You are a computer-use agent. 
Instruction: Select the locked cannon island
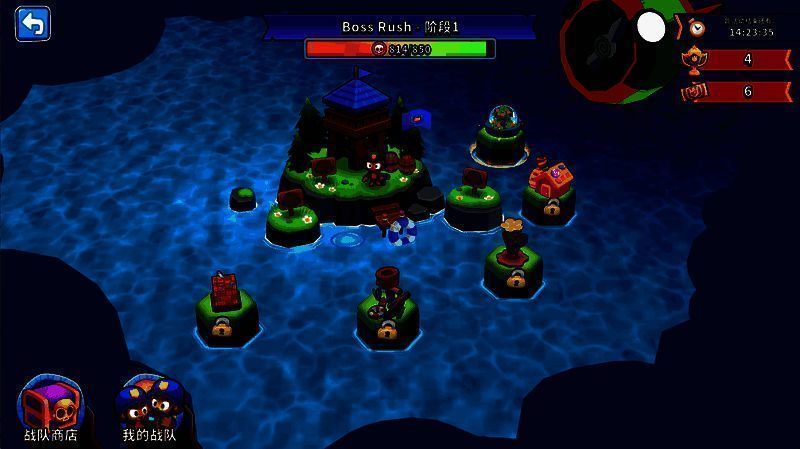388,305
